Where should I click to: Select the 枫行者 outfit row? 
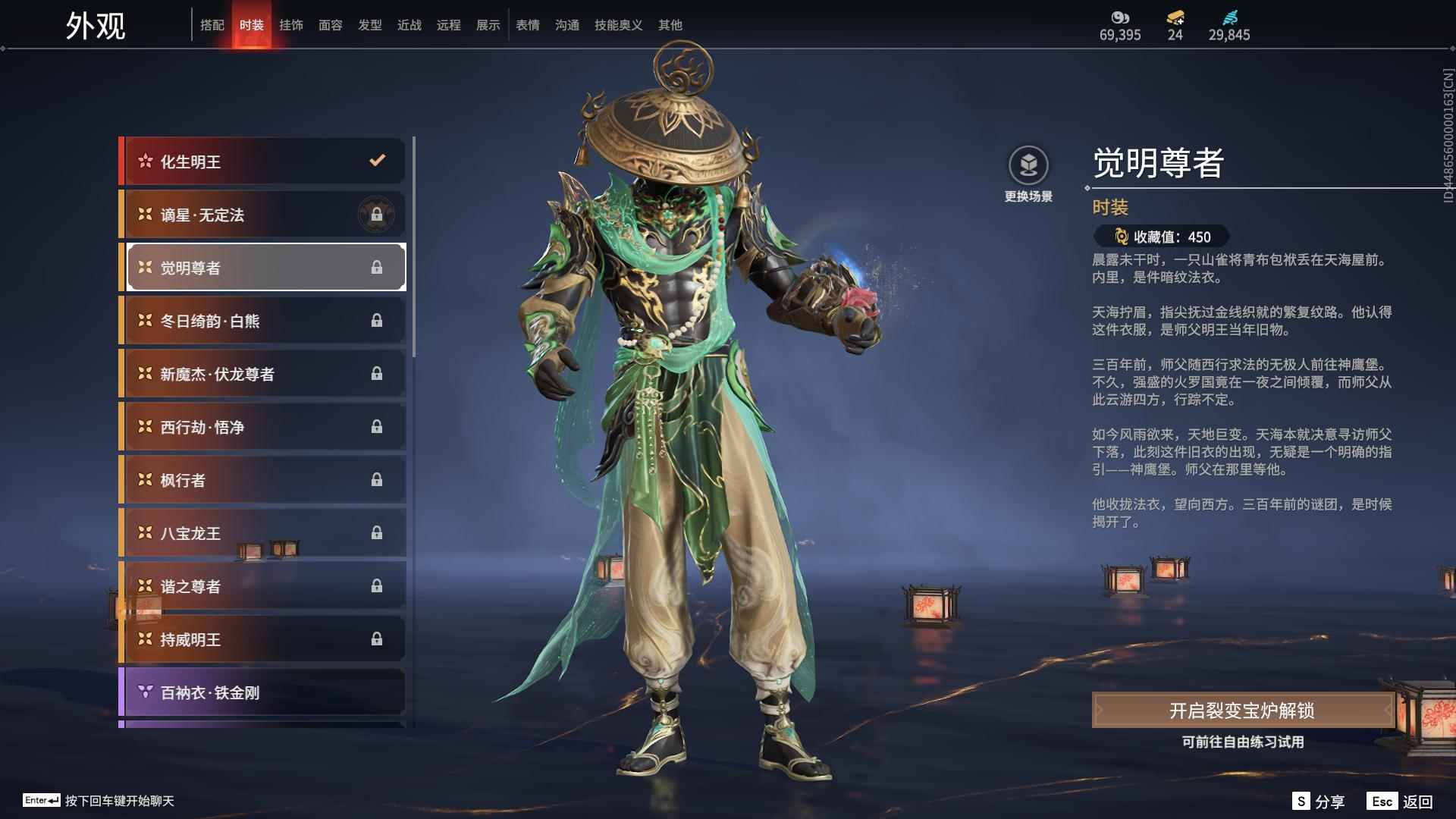click(263, 480)
